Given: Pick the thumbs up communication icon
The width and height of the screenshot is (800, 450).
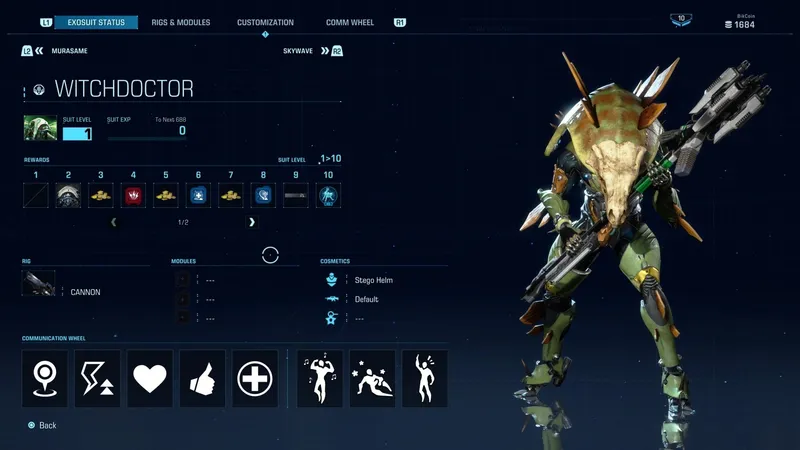Looking at the screenshot, I should (203, 378).
